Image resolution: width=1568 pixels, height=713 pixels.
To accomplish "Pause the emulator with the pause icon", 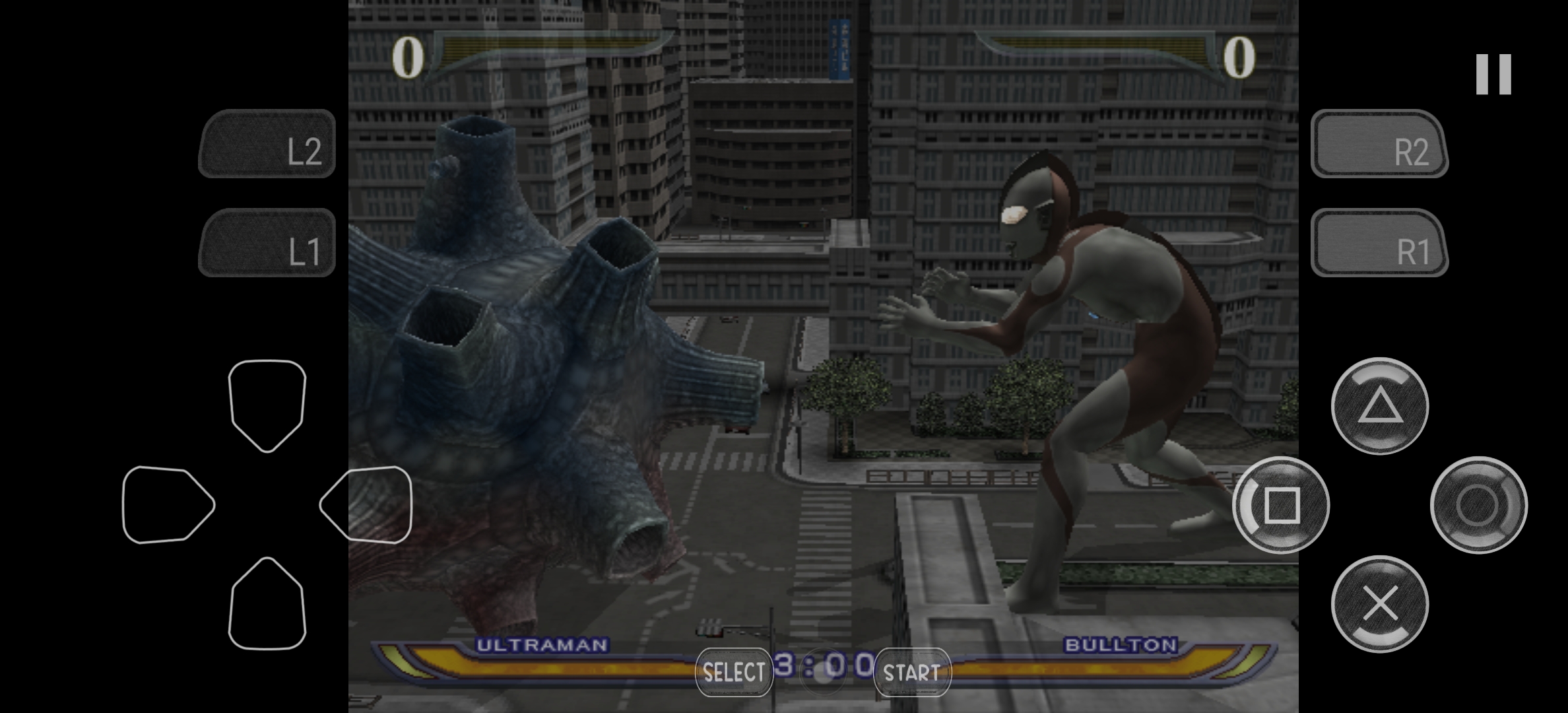I will 1493,74.
